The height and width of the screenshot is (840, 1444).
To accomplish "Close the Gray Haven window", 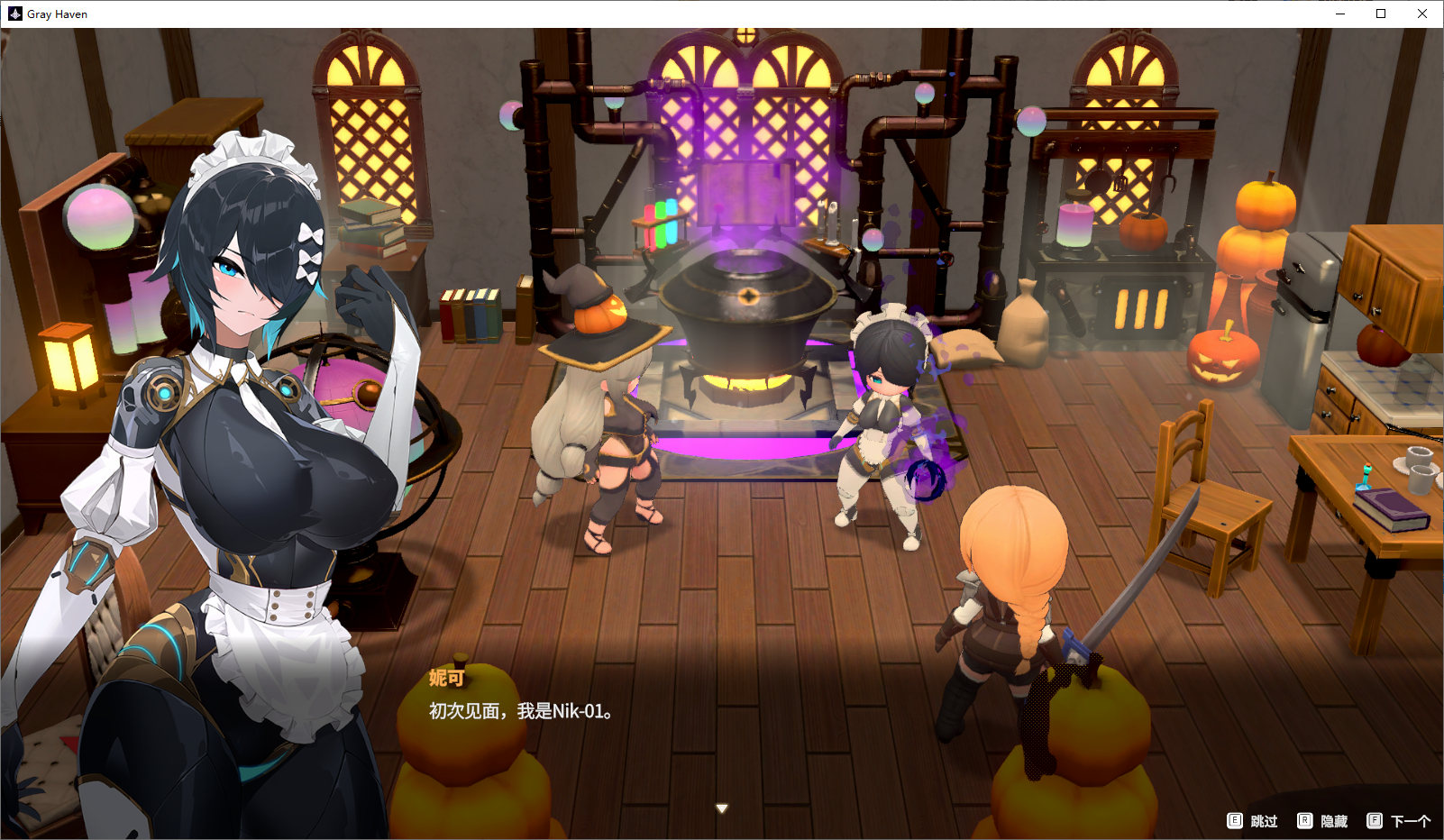I will coord(1421,14).
